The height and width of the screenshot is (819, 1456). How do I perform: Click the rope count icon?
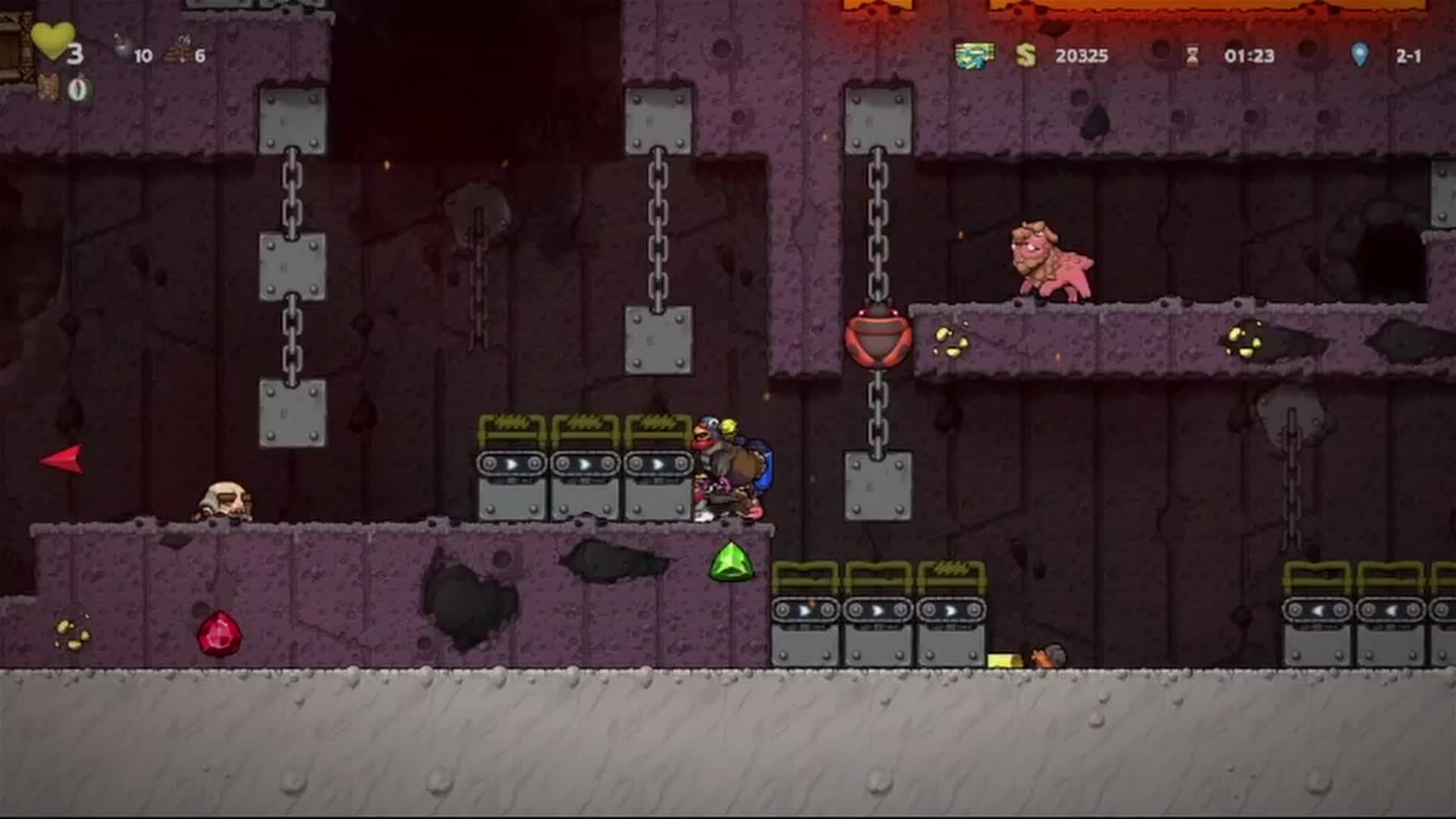[180, 47]
